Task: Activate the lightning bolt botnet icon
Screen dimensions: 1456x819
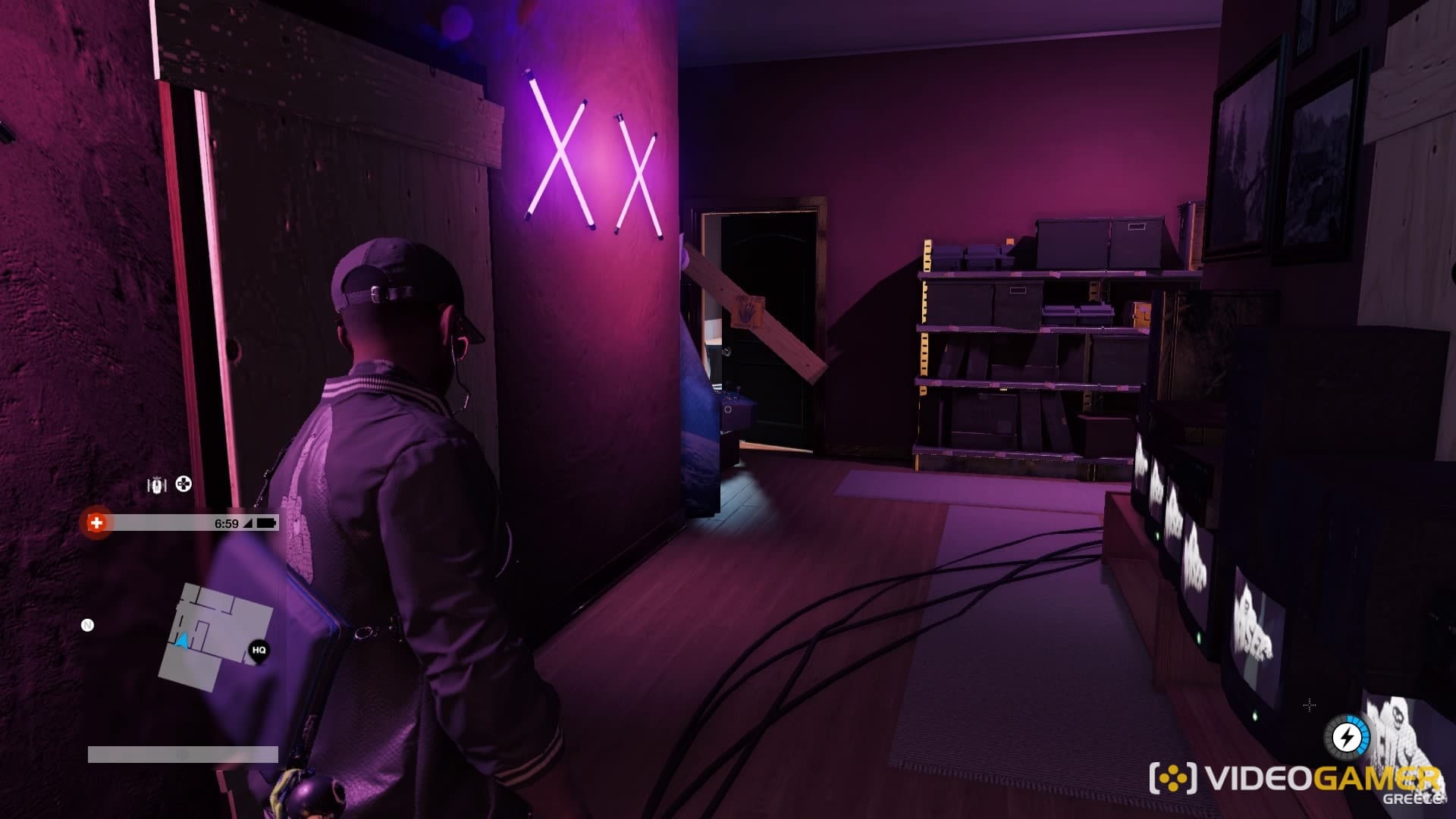Action: [x=1347, y=736]
